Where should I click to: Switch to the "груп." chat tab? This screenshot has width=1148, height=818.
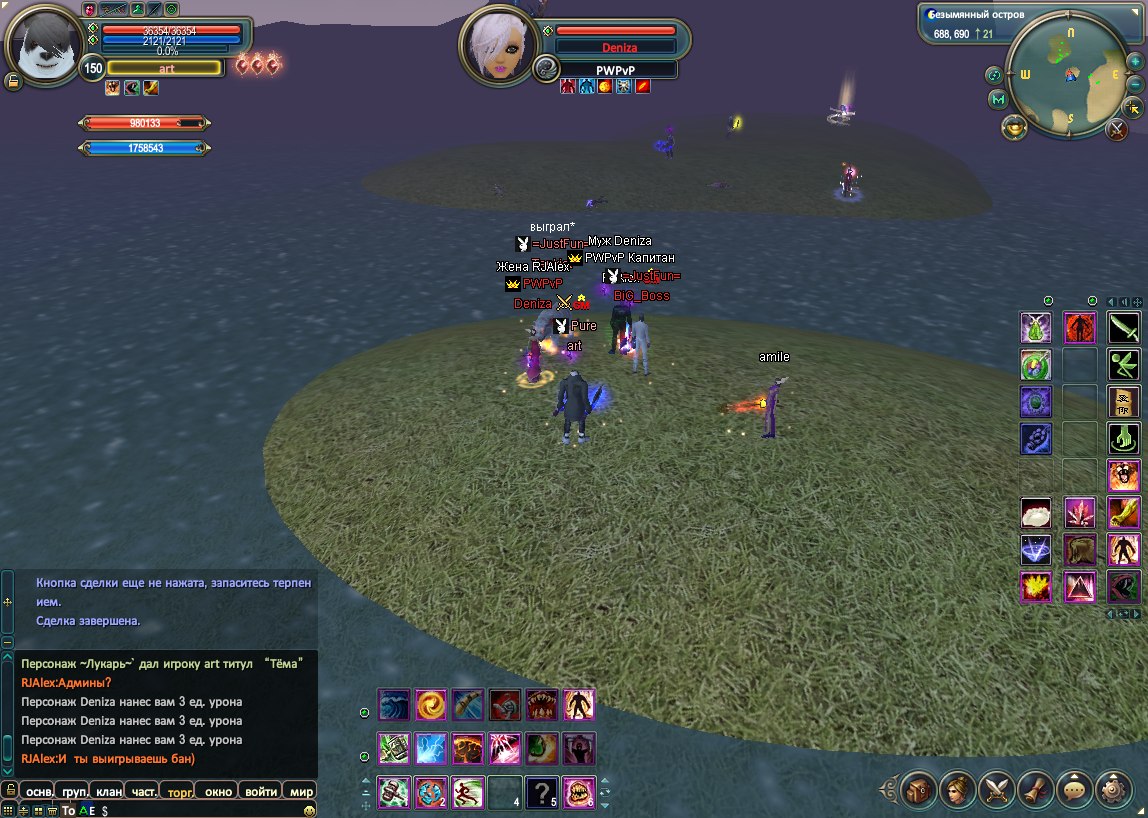click(x=74, y=791)
